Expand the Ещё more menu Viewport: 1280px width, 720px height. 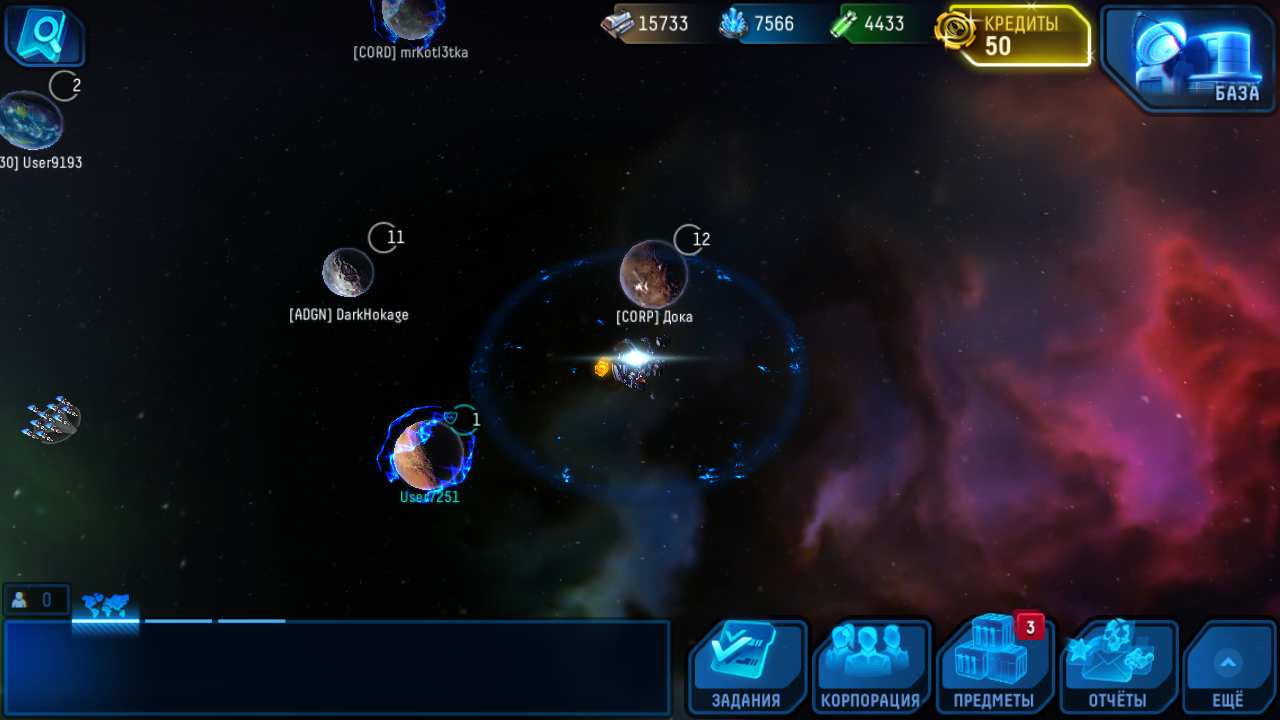click(x=1228, y=666)
